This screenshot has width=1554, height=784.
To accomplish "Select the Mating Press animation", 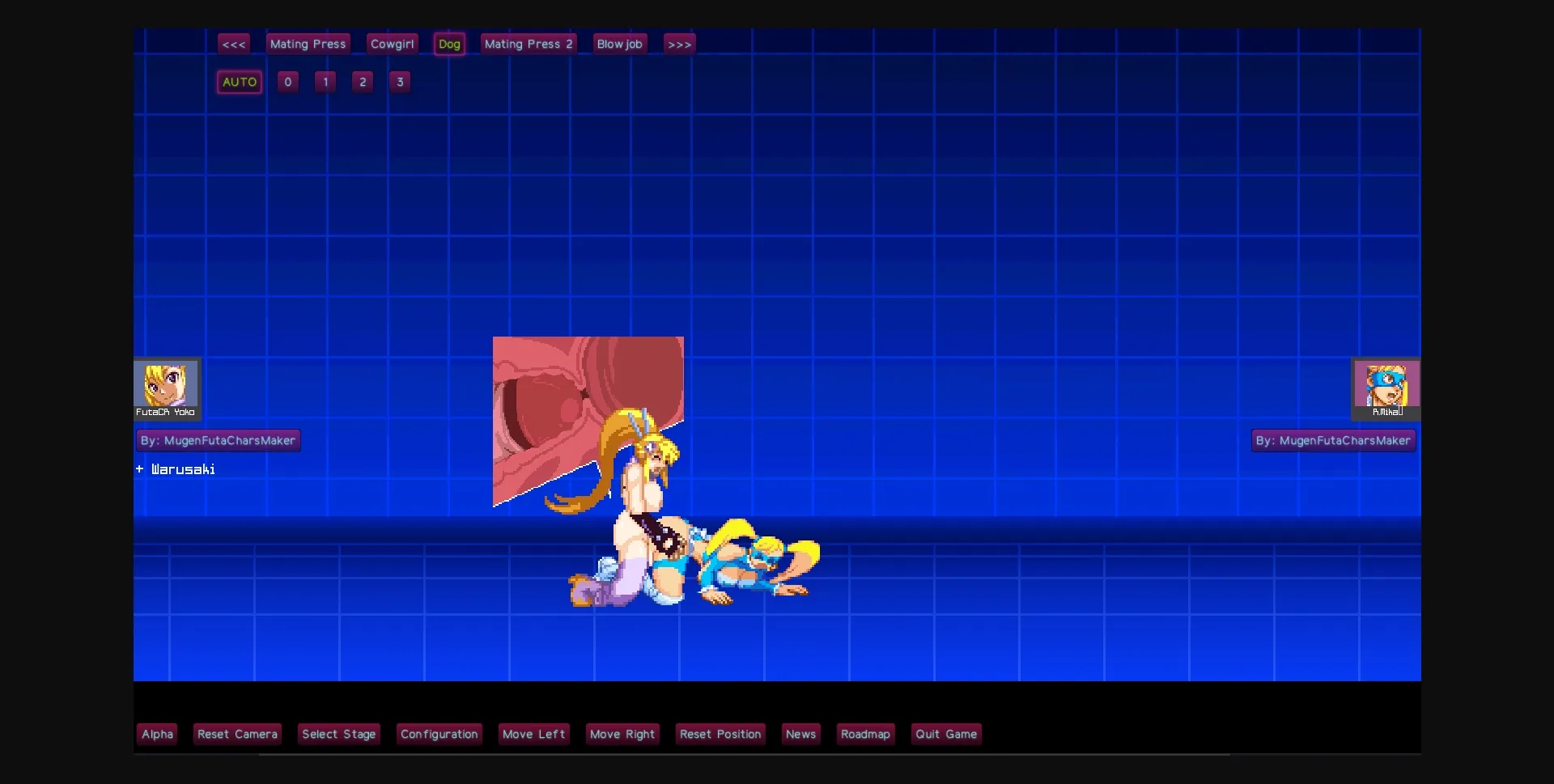I will [x=308, y=44].
